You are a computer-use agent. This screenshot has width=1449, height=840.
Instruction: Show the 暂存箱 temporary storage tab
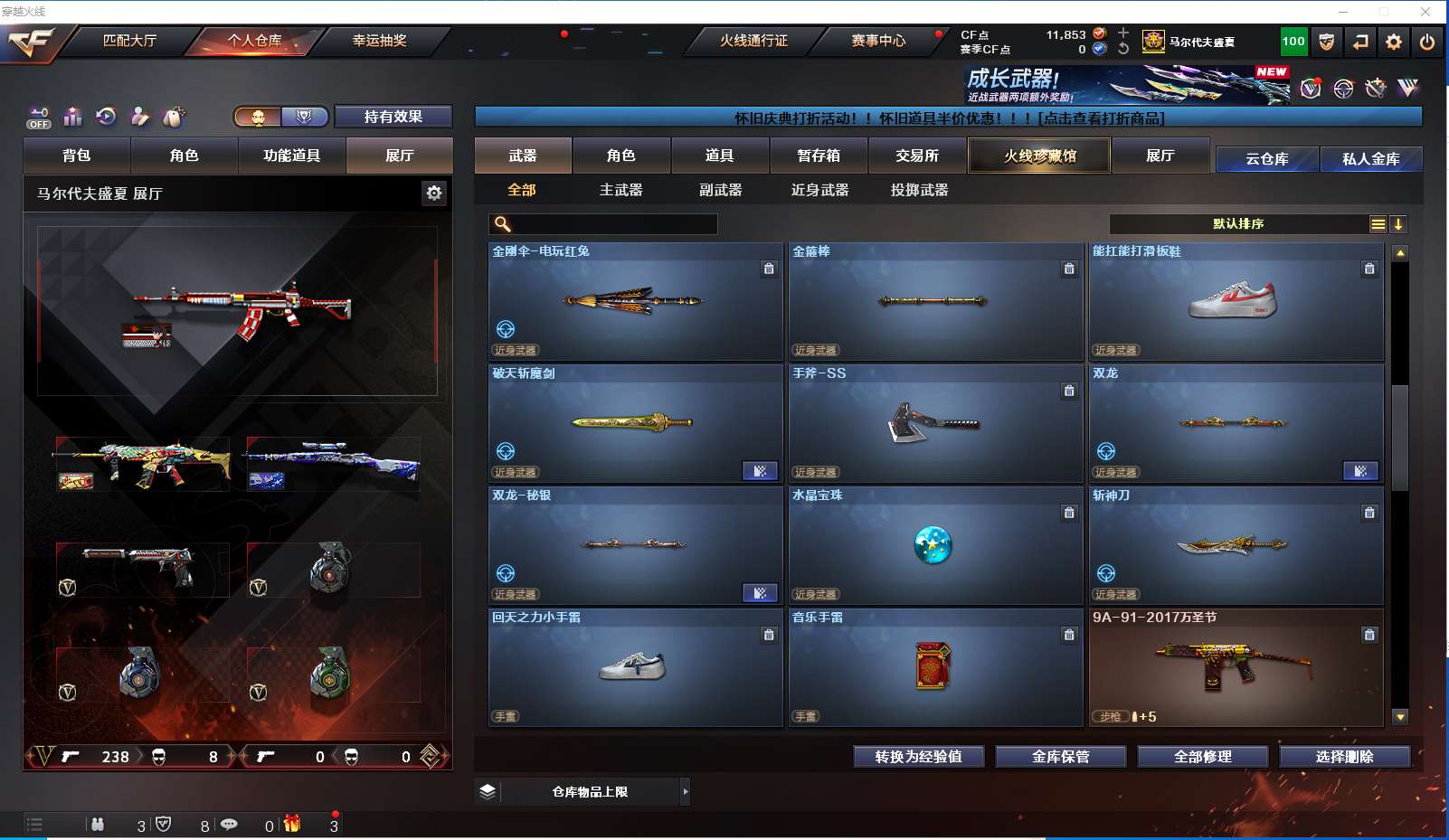pyautogui.click(x=819, y=156)
